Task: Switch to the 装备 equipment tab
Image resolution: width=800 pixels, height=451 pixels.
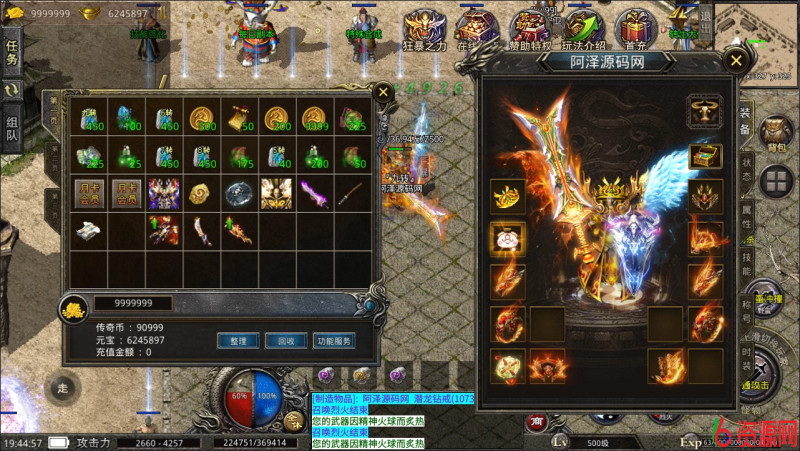Action: 745,120
